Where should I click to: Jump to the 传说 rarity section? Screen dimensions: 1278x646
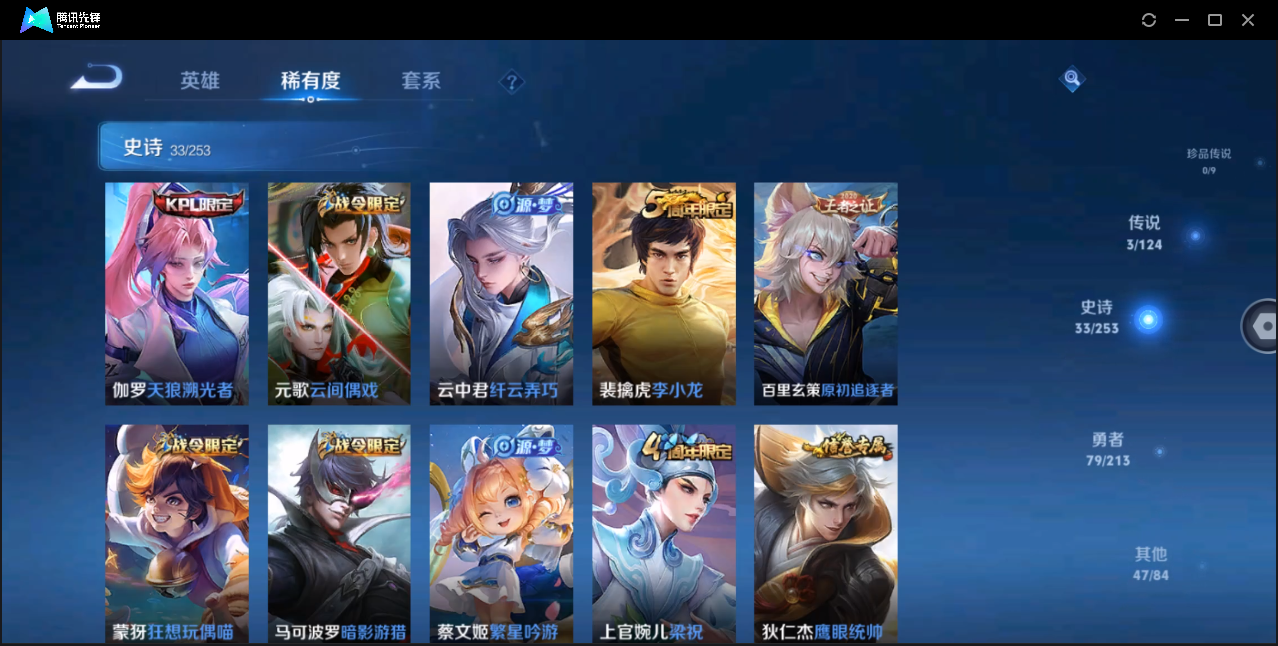click(x=1145, y=232)
